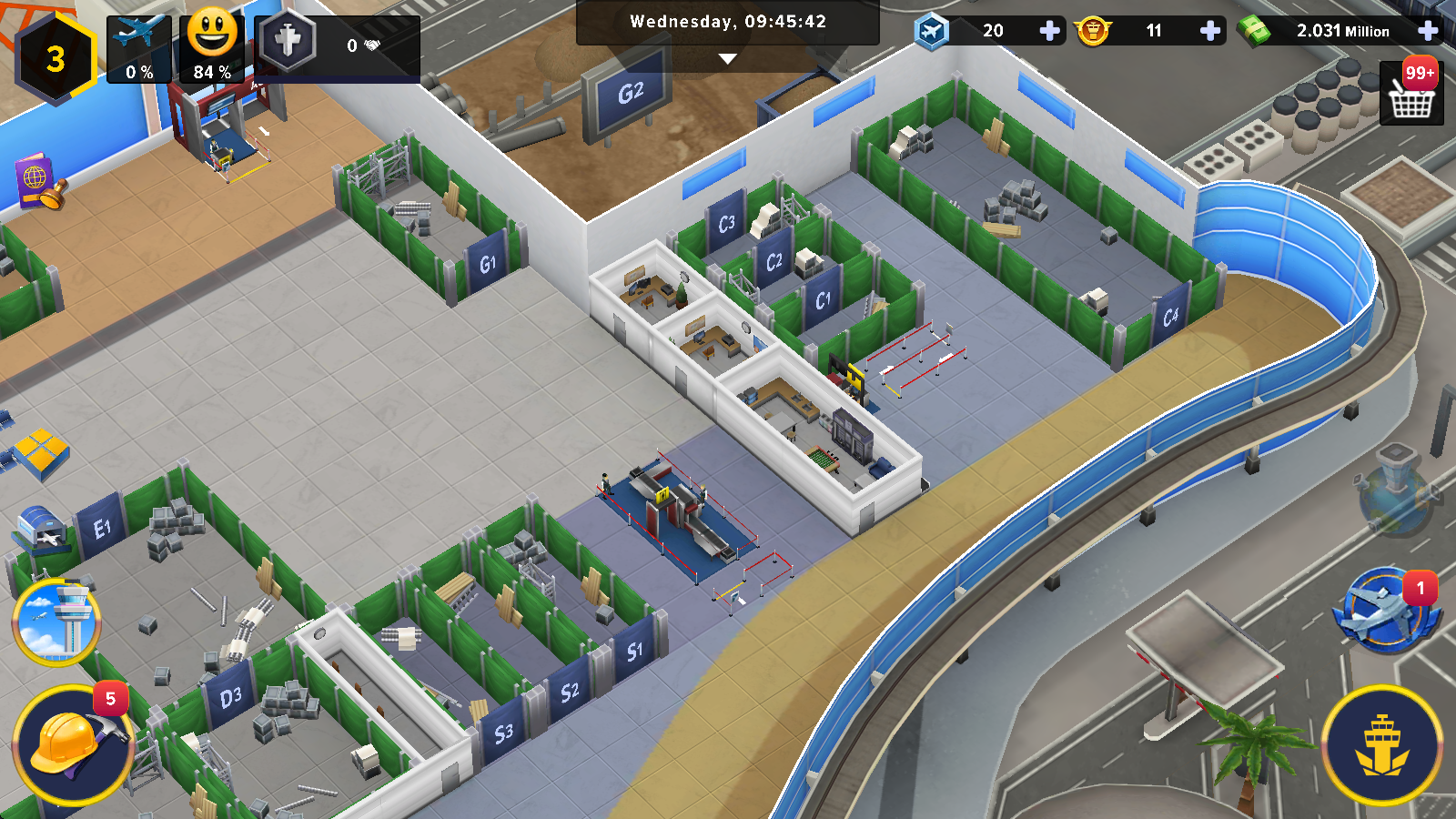Add more golden coins with plus
The height and width of the screenshot is (819, 1456).
pos(1210,31)
